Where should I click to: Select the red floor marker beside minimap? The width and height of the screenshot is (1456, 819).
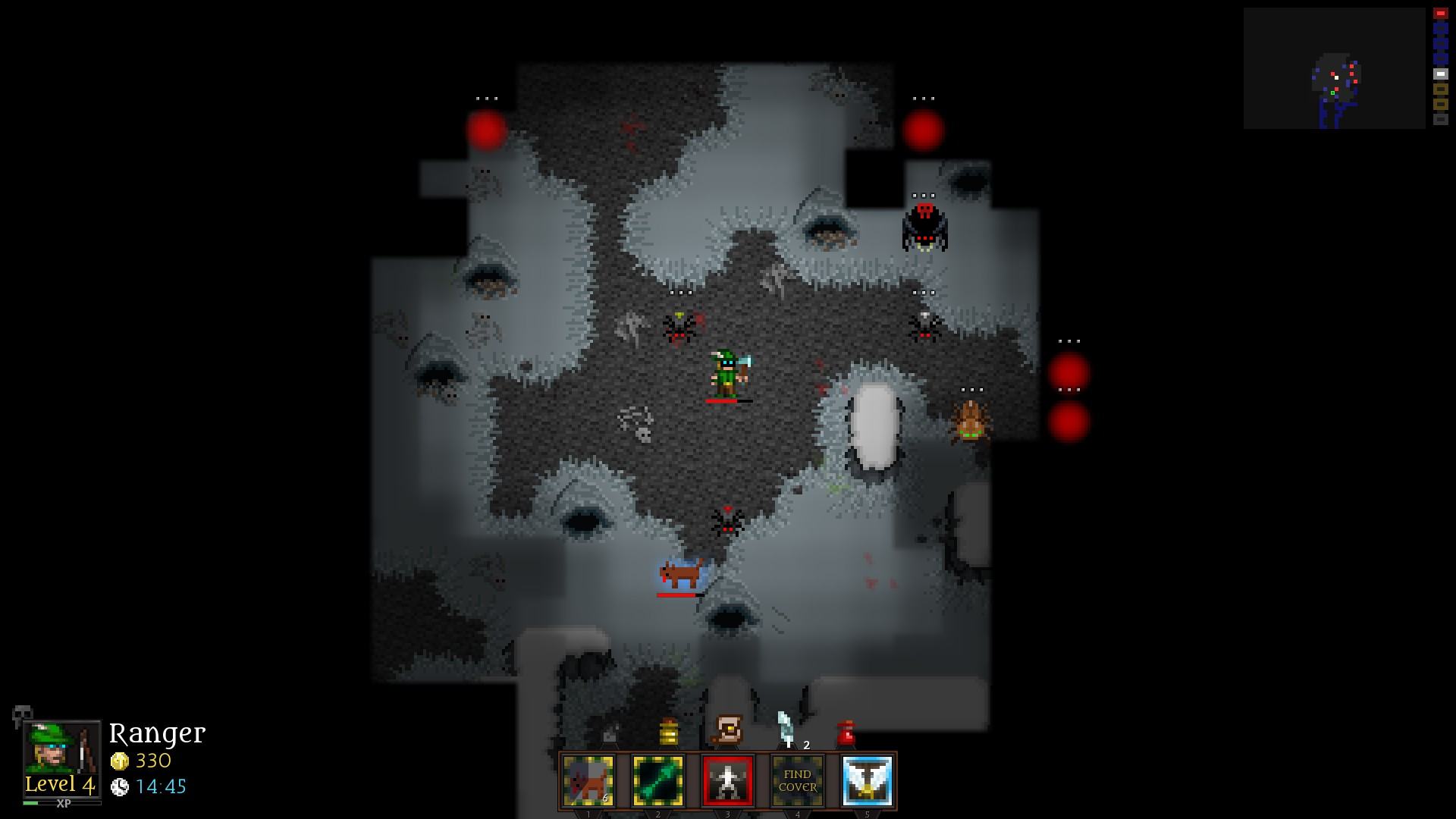point(1440,14)
